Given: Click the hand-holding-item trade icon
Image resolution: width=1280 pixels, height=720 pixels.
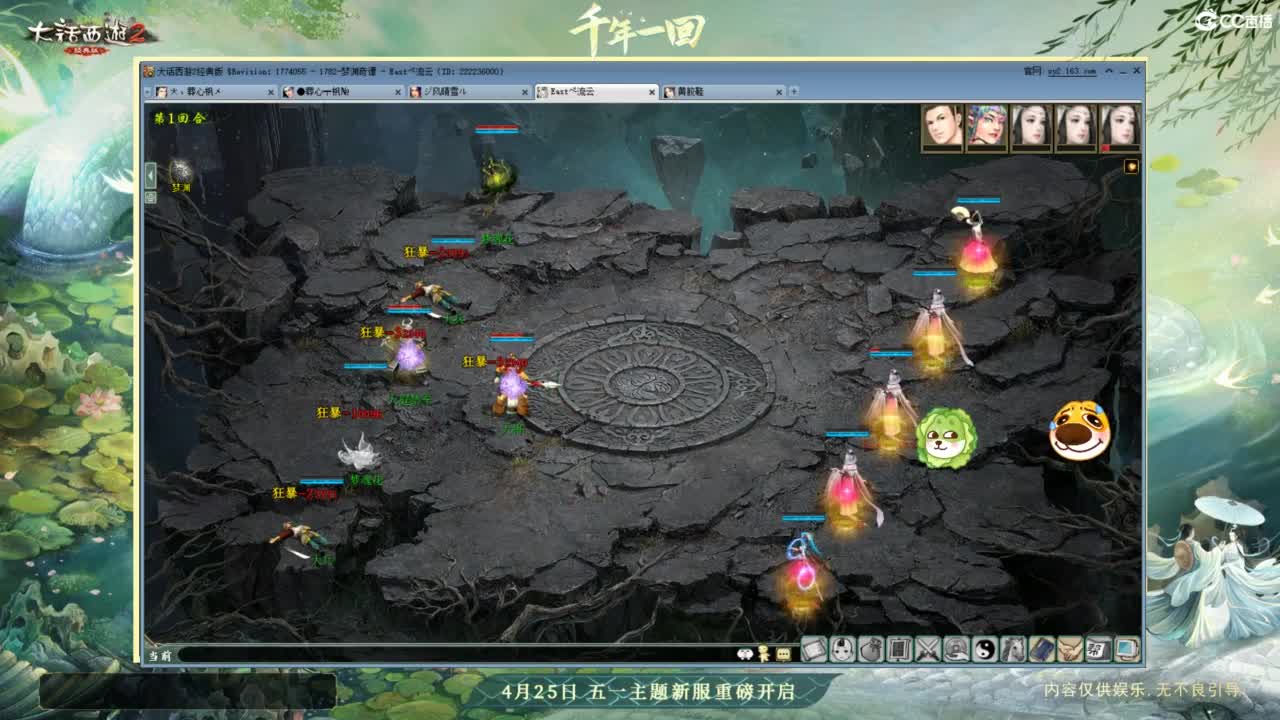Looking at the screenshot, I should (957, 652).
